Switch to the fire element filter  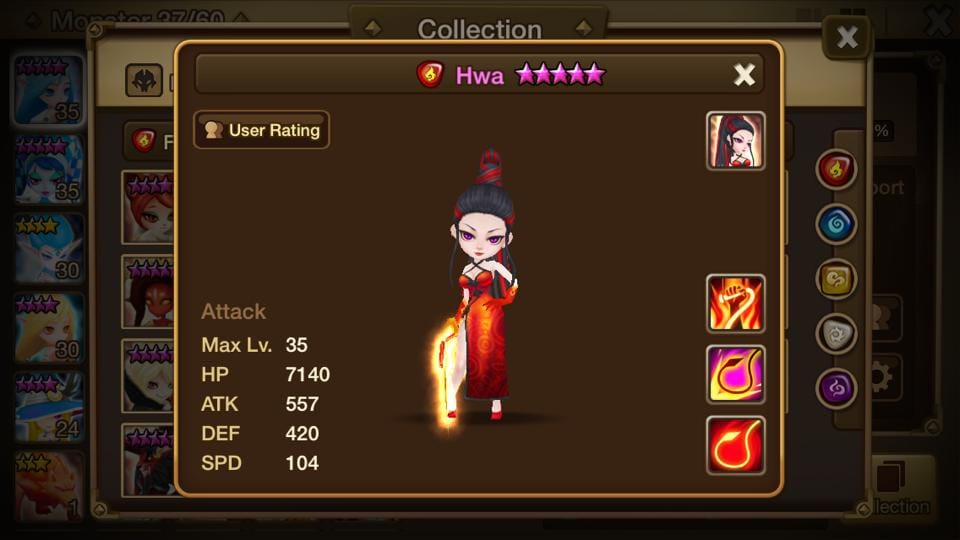tap(836, 170)
